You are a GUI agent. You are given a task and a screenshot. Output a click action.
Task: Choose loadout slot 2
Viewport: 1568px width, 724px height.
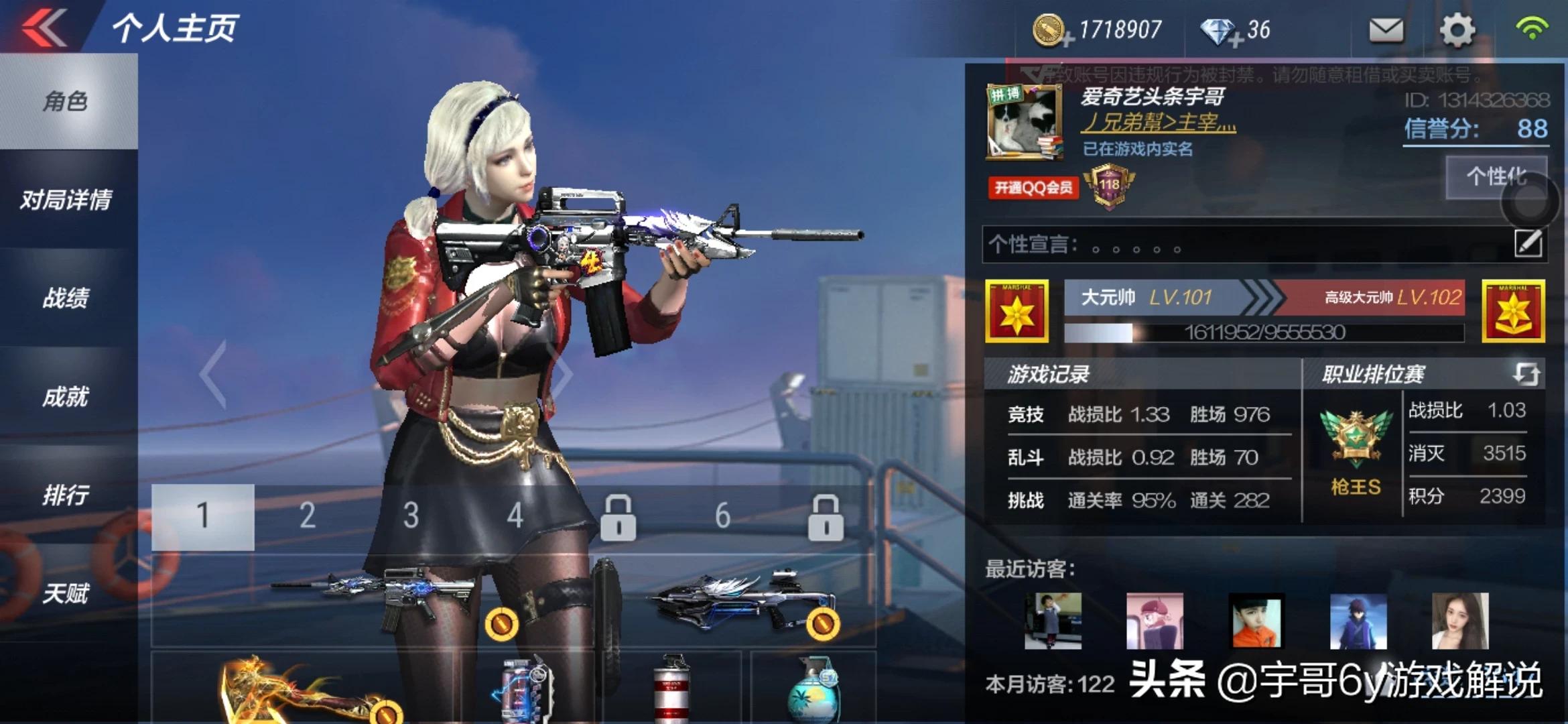point(307,516)
